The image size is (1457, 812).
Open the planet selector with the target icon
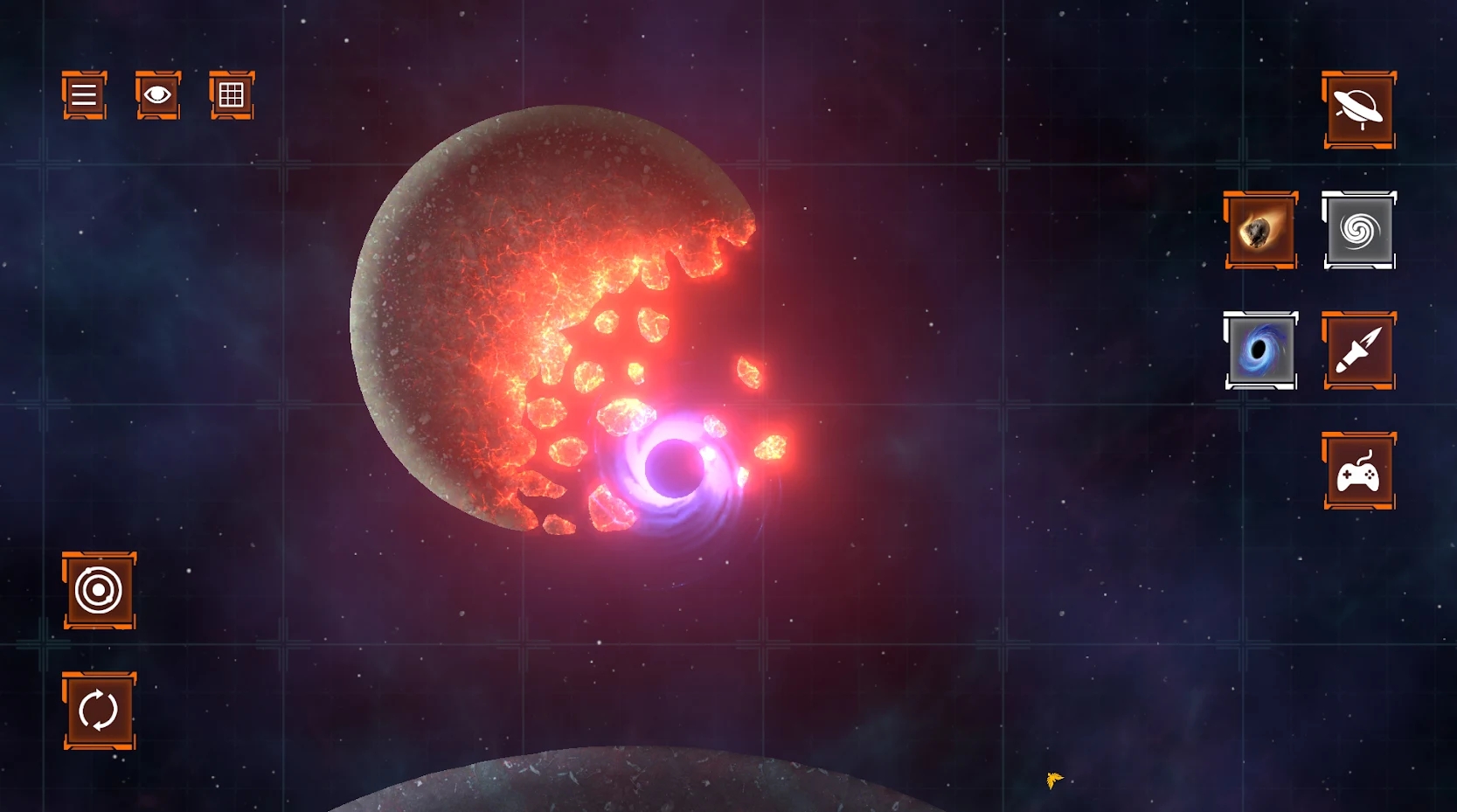99,591
